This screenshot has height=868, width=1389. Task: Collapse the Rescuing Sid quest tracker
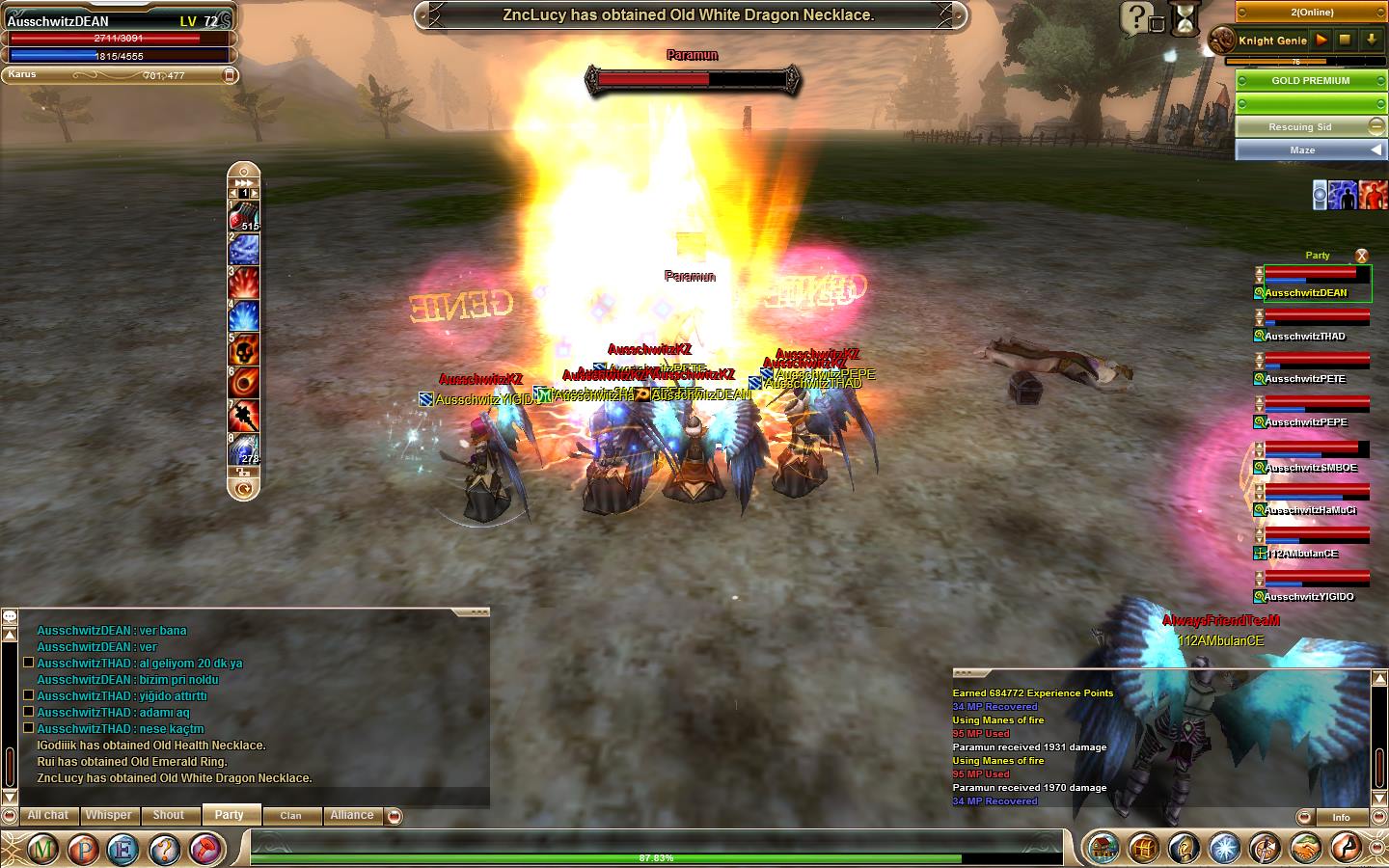click(x=1376, y=126)
